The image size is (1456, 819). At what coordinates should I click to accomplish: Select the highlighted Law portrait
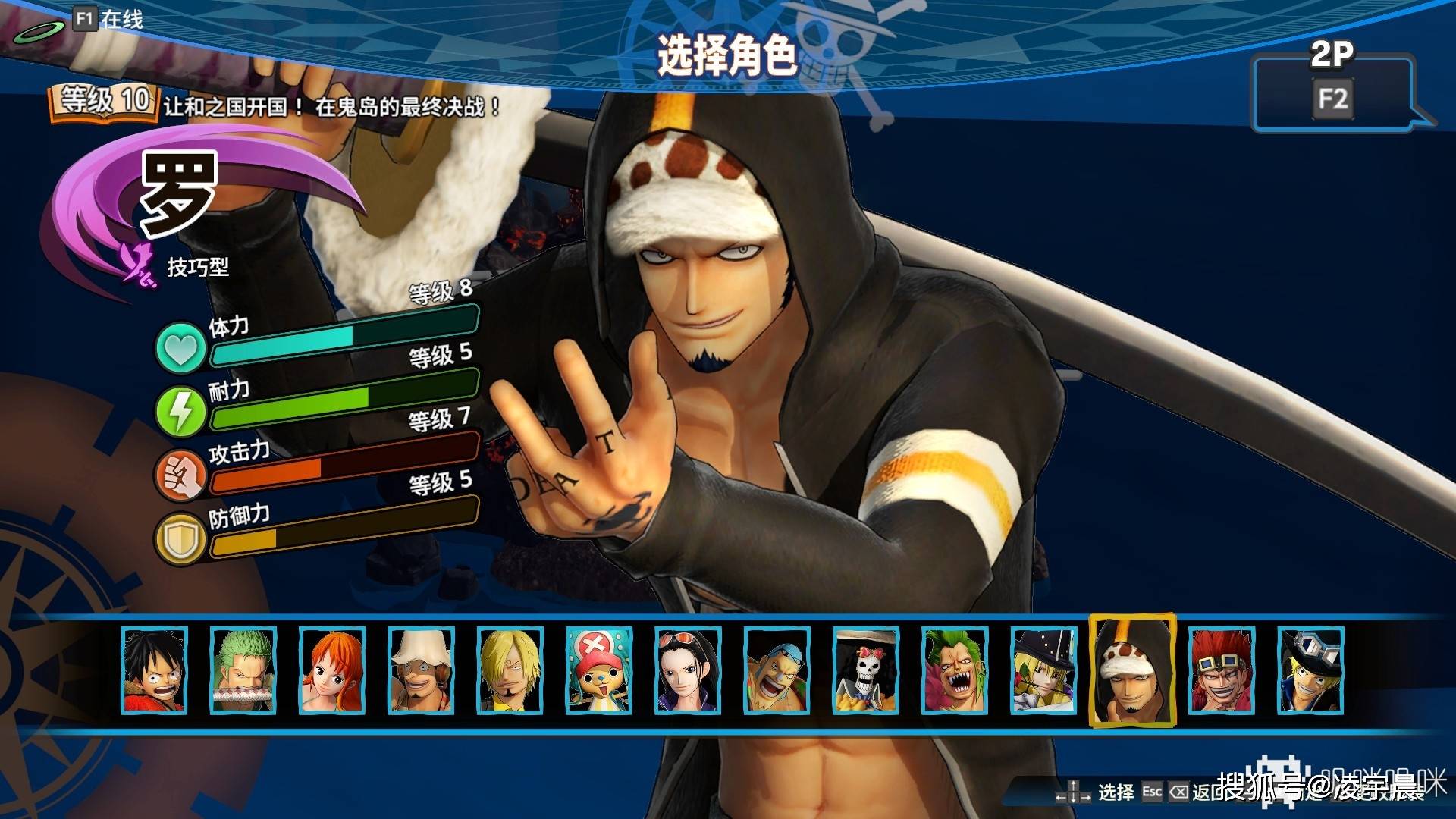point(1132,670)
